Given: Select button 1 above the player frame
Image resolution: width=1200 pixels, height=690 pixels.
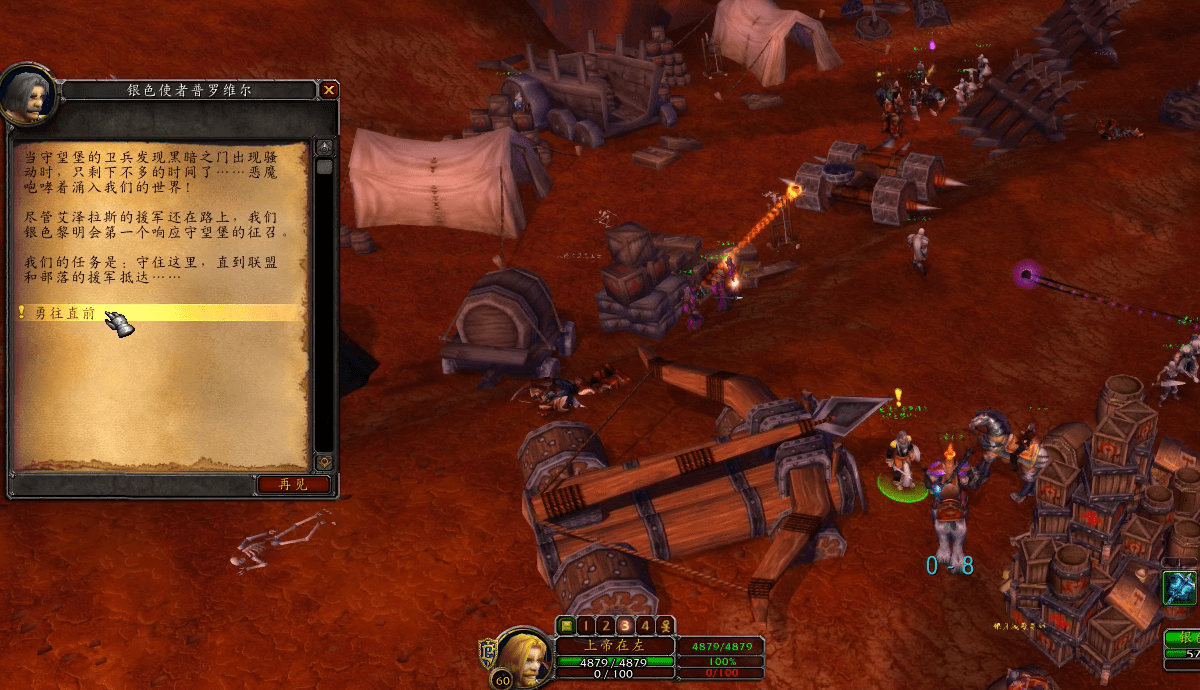Looking at the screenshot, I should coord(585,626).
